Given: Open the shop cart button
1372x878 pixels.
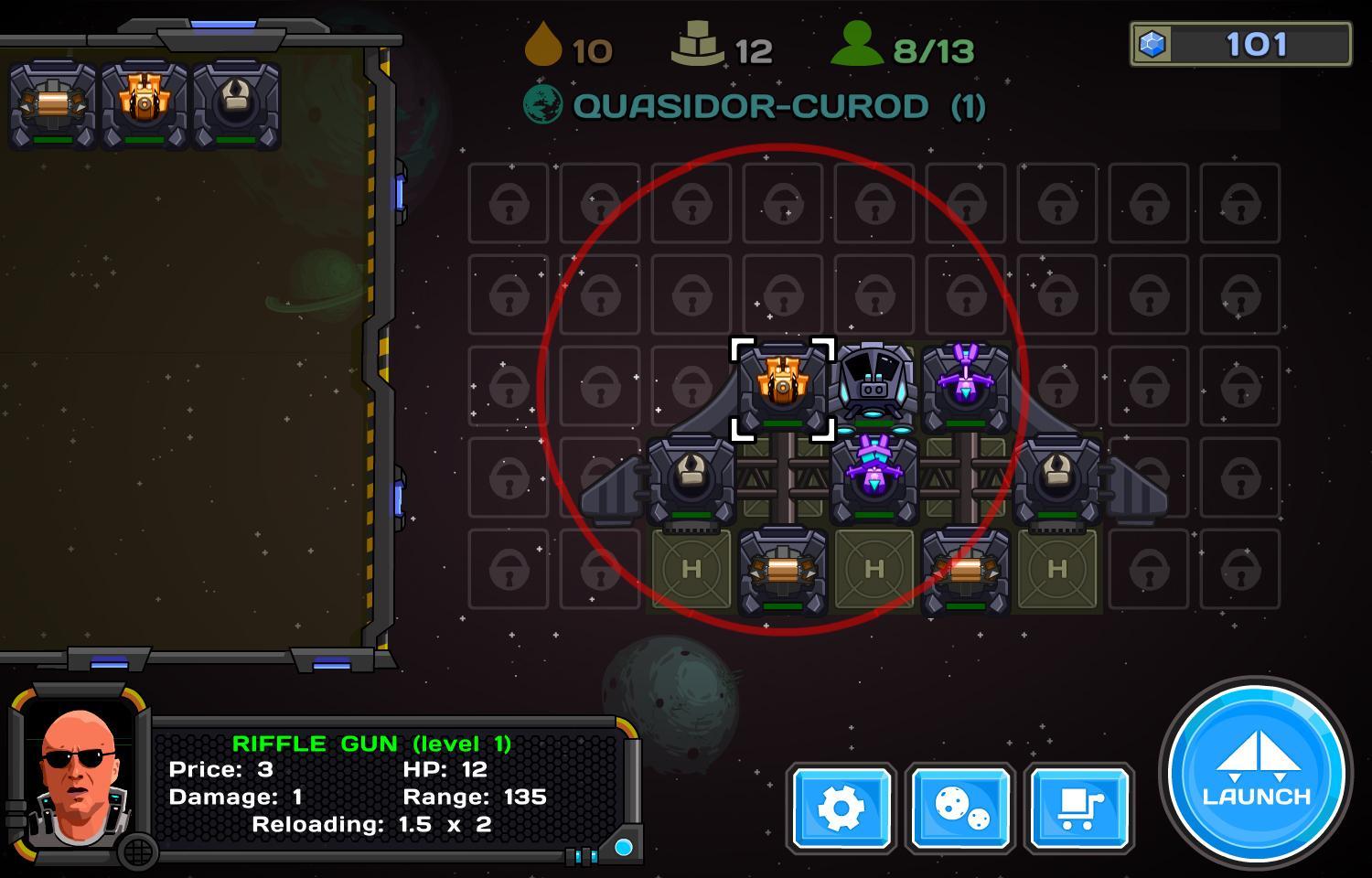Looking at the screenshot, I should (x=1077, y=809).
